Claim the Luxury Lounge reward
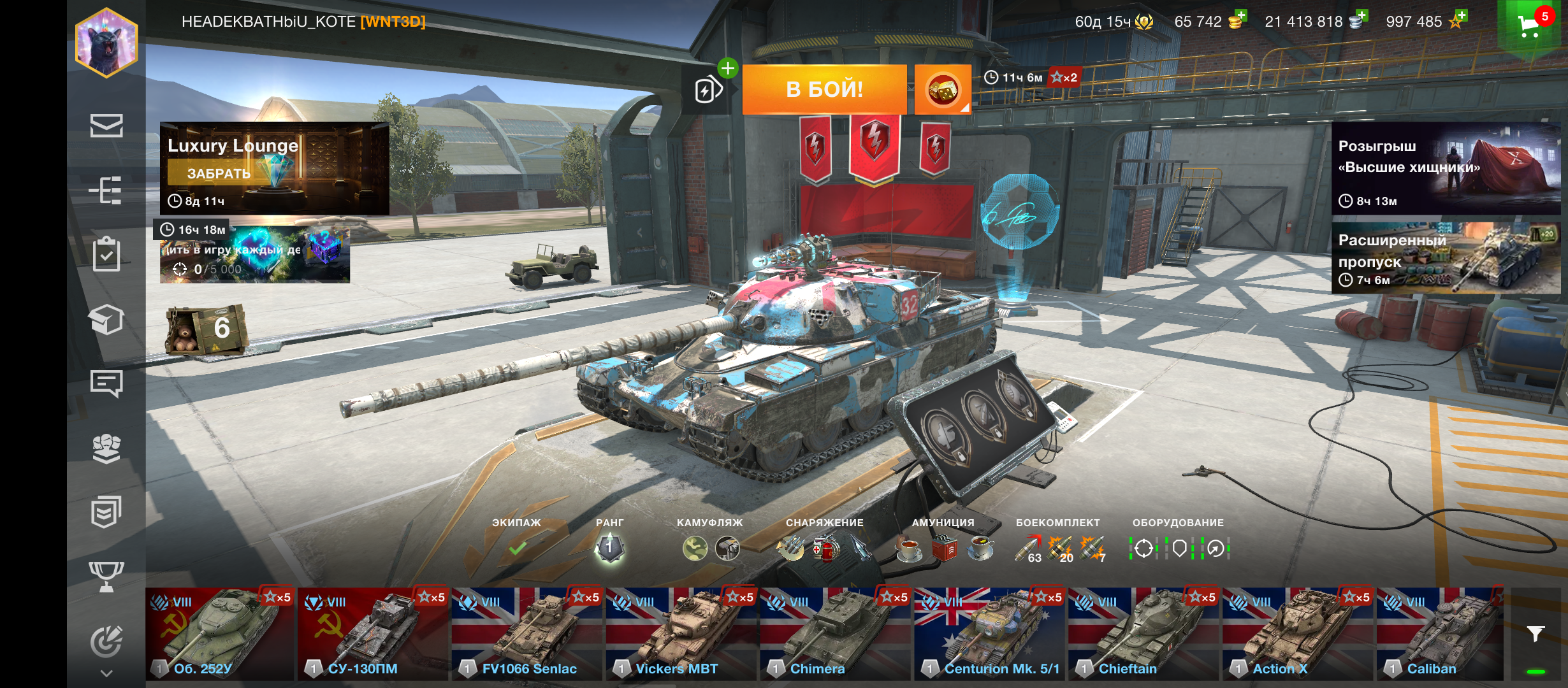Screen dimensions: 1568x688 point(219,173)
